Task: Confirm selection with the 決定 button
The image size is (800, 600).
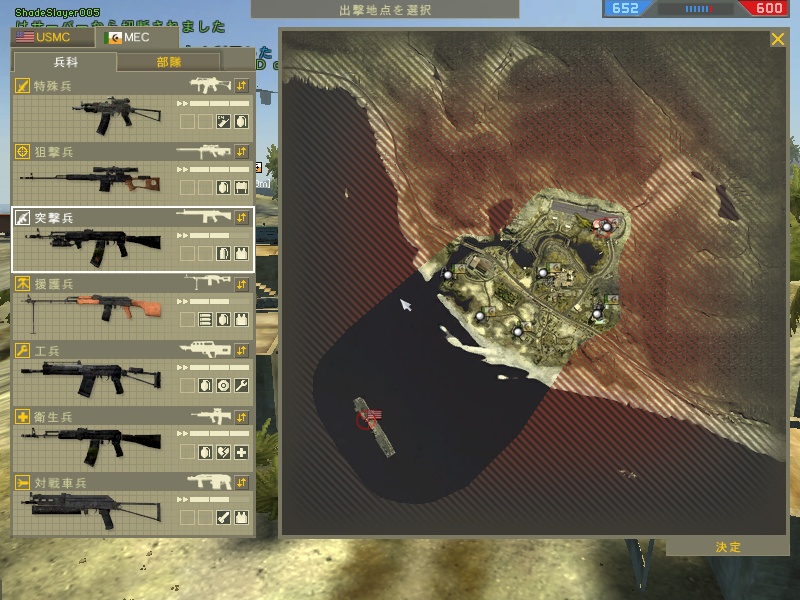Action: 728,547
